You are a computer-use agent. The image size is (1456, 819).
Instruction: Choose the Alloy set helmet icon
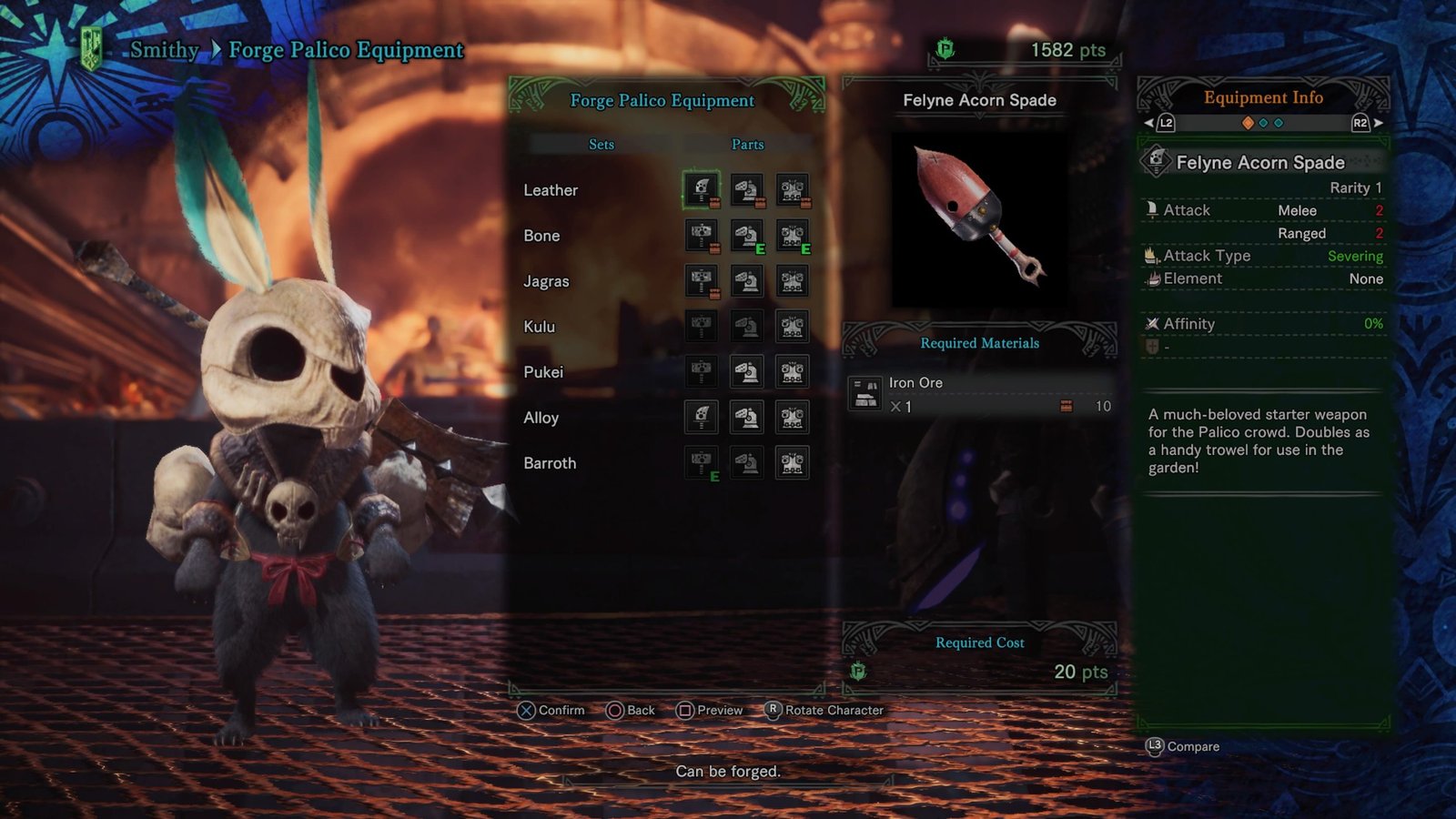click(x=747, y=418)
